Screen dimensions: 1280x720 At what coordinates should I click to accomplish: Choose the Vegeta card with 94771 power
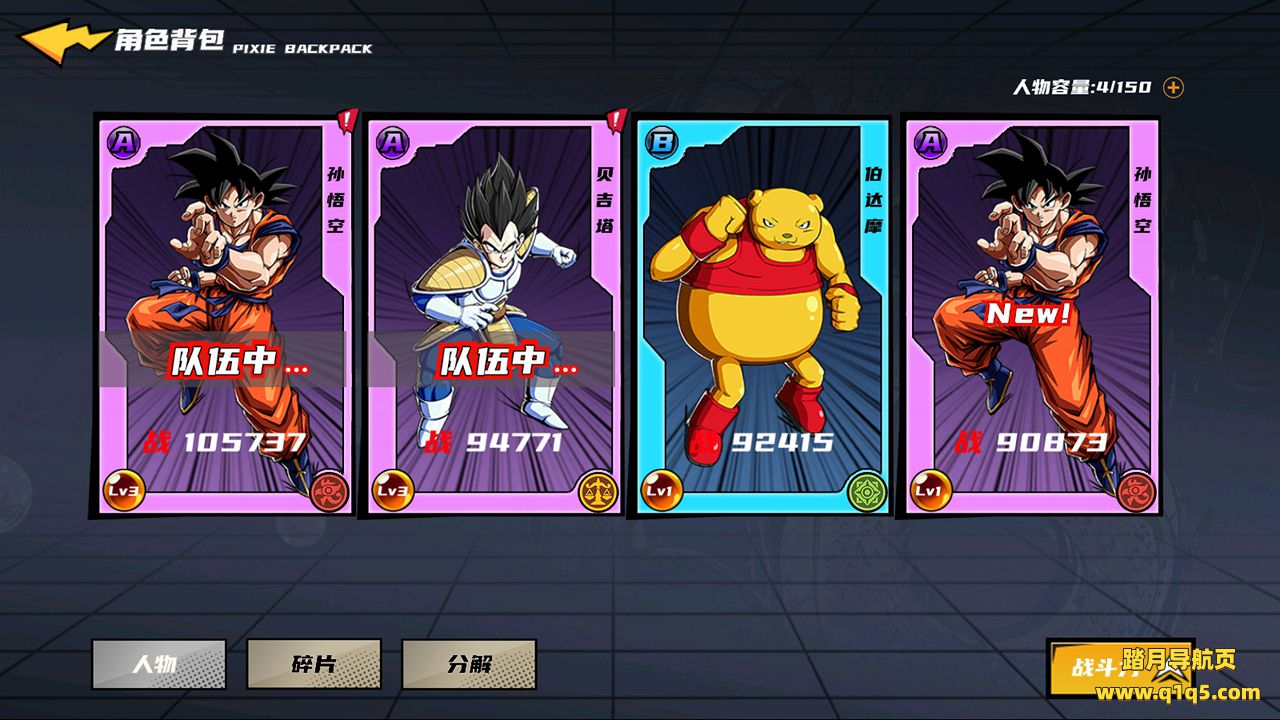493,315
